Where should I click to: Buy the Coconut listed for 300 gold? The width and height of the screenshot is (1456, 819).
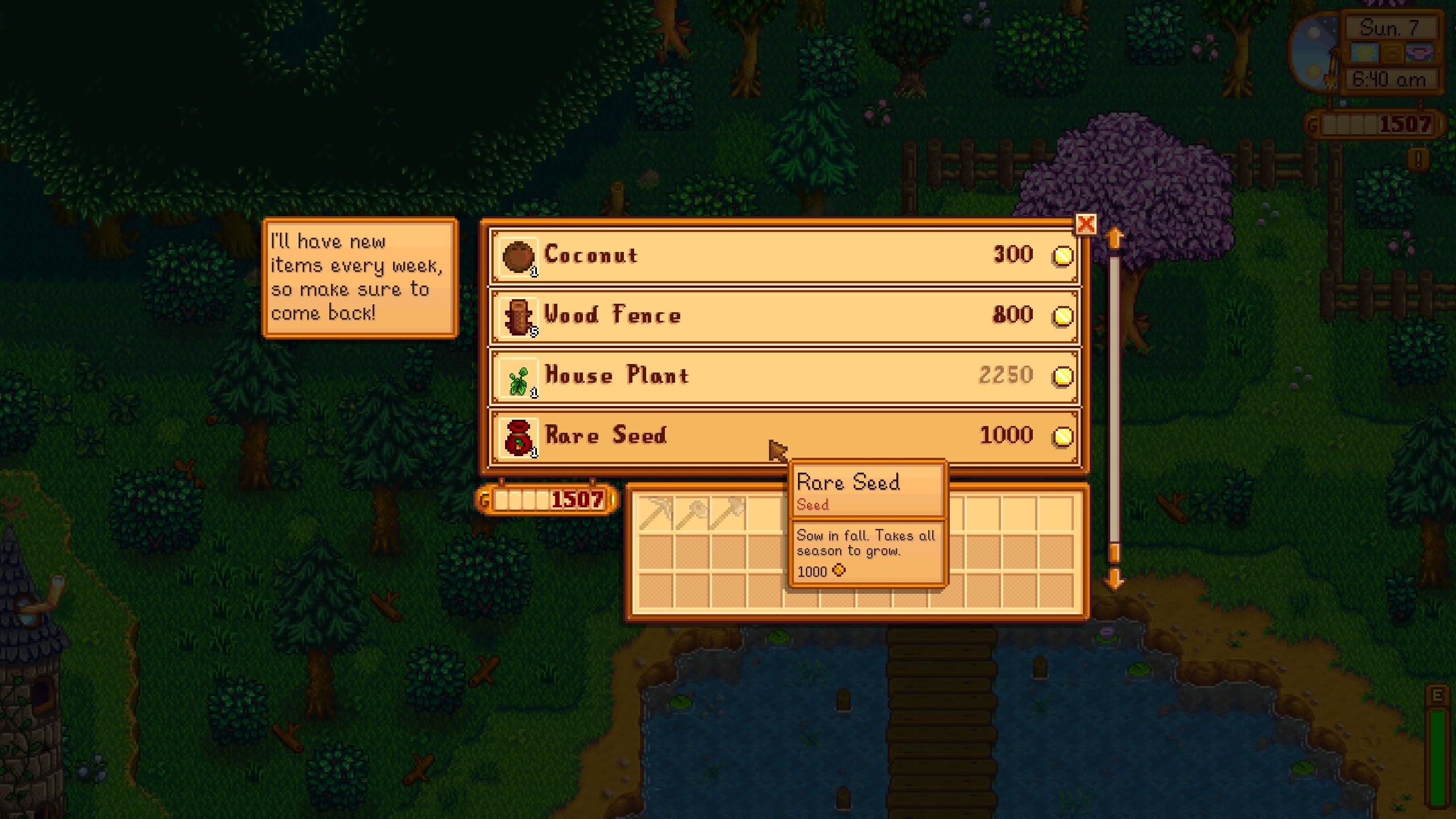[x=739, y=255]
